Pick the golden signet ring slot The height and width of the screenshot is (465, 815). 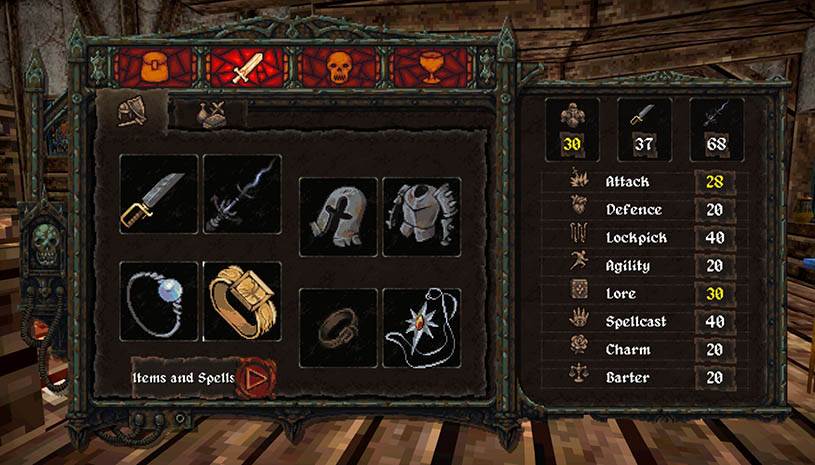[242, 301]
